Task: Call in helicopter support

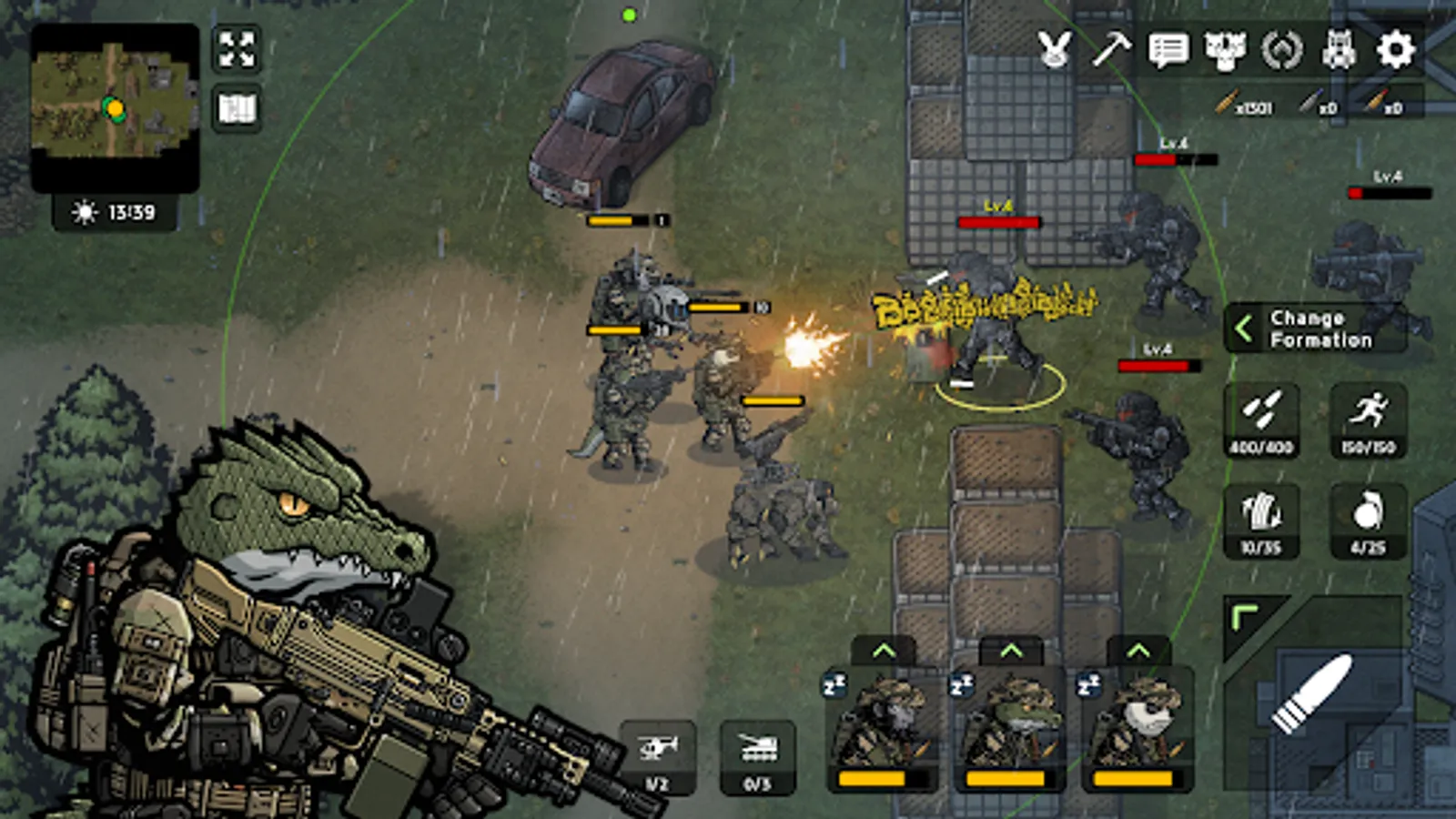Action: click(658, 755)
